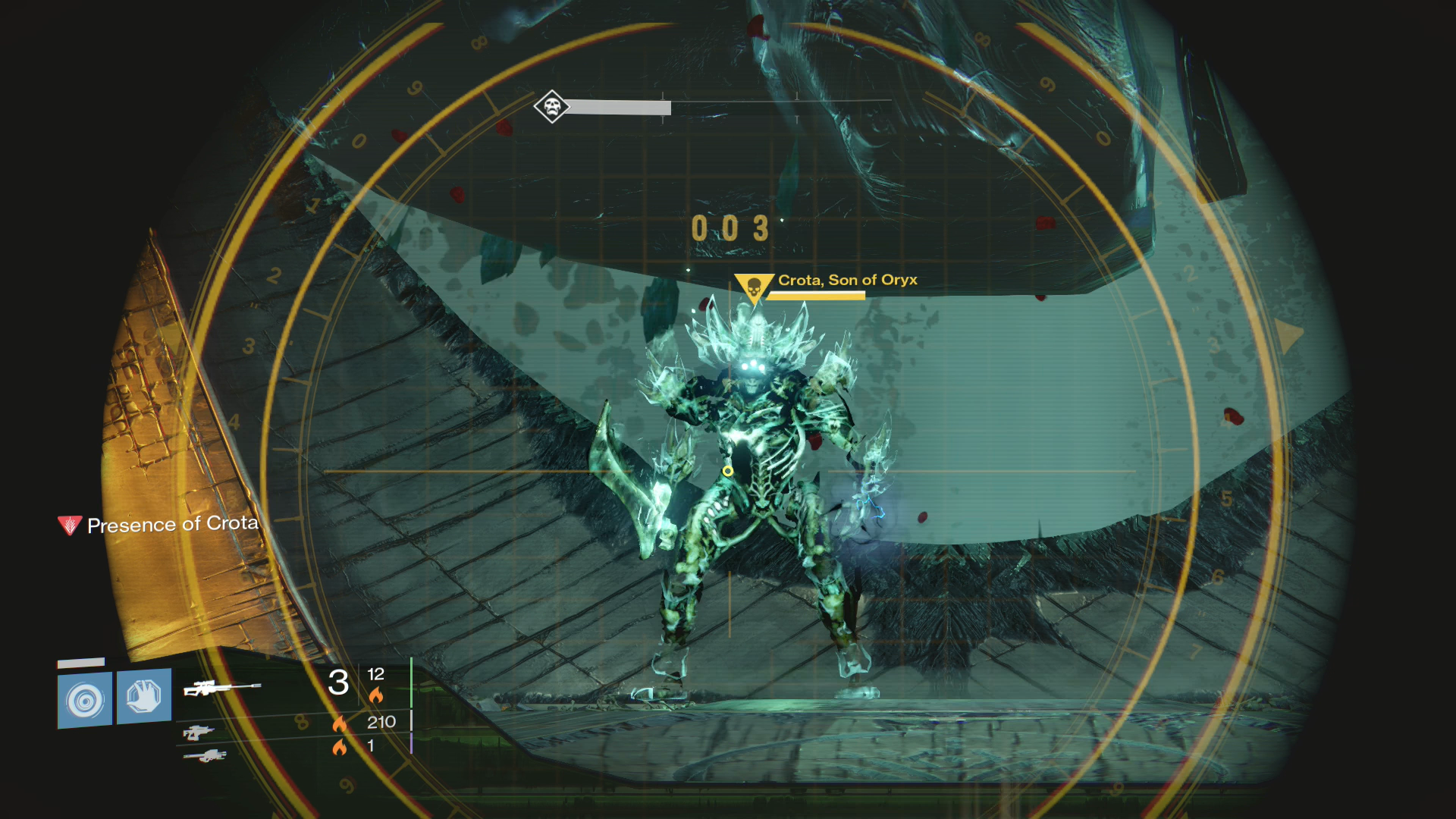Activate the melee fist ability icon
The height and width of the screenshot is (819, 1456).
click(x=143, y=696)
